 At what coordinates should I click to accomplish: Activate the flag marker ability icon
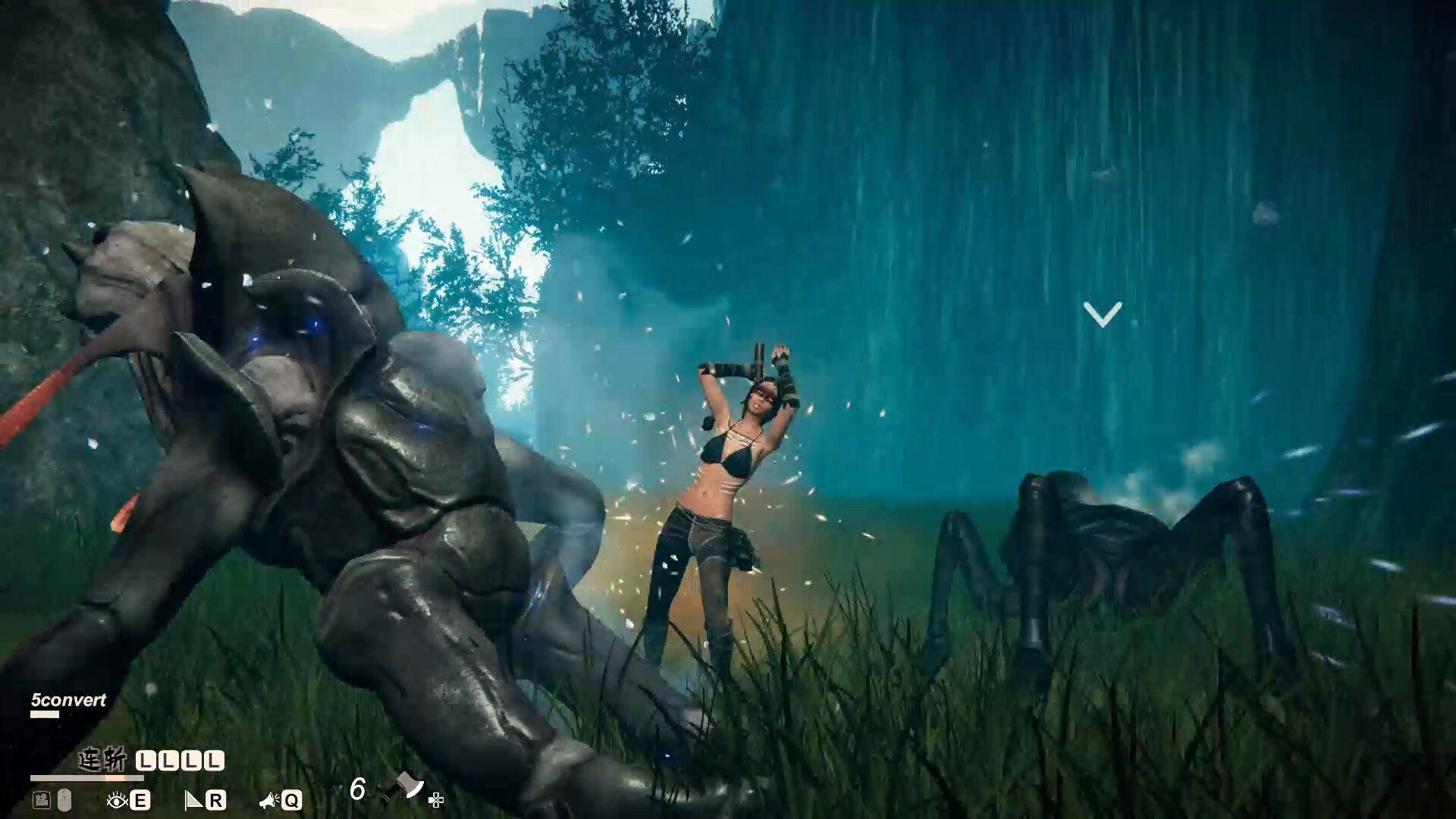click(194, 800)
